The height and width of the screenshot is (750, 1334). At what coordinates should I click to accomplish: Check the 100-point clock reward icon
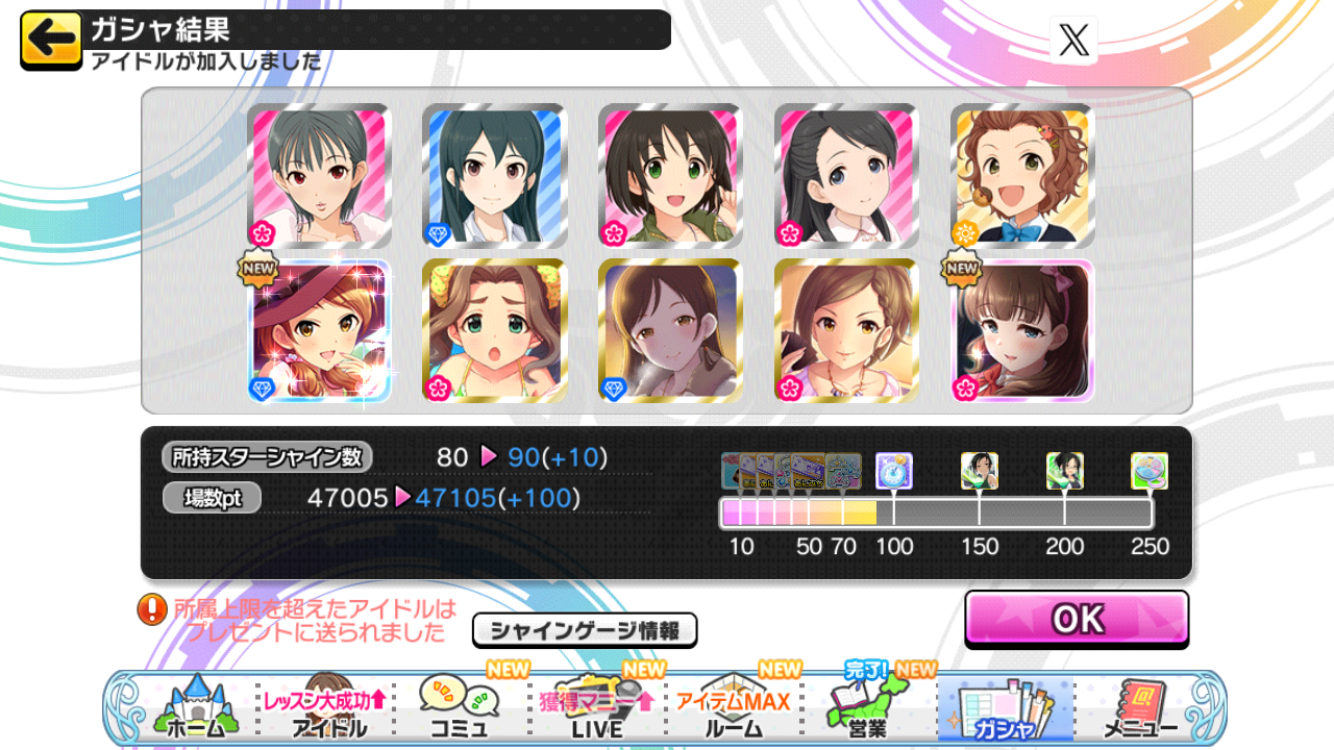tap(893, 471)
